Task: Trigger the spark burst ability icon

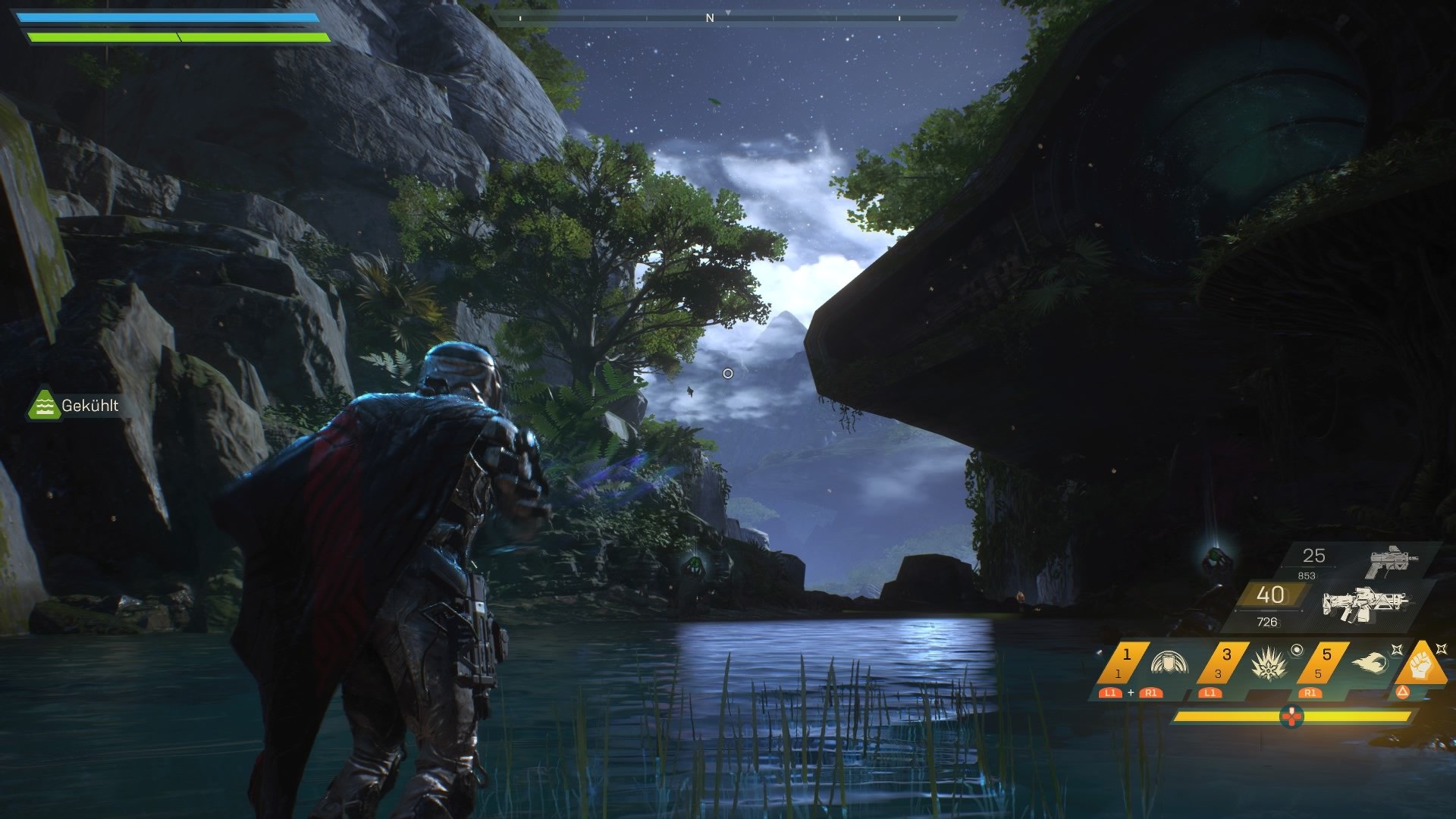Action: 1269,664
